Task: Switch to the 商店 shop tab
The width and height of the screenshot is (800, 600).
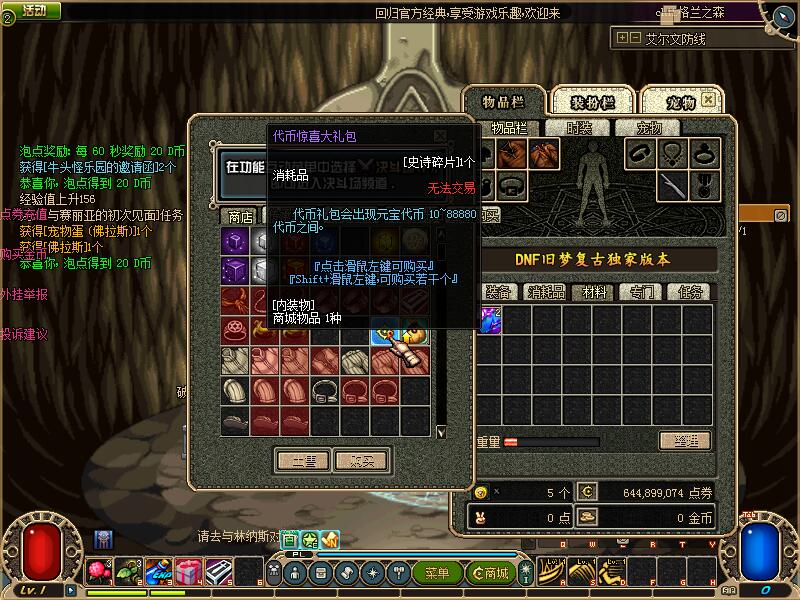Action: 240,216
